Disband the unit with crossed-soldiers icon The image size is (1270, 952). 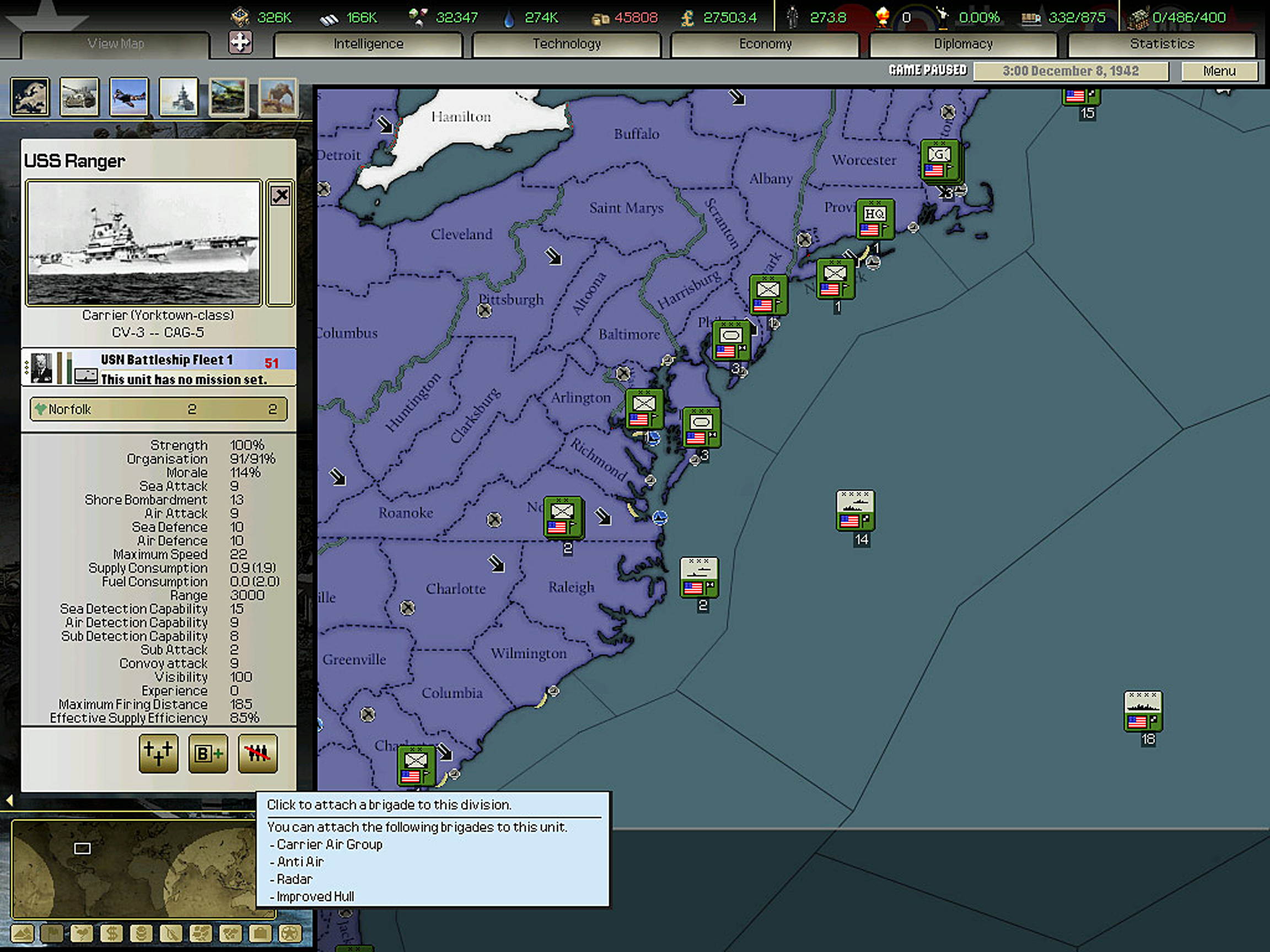257,754
